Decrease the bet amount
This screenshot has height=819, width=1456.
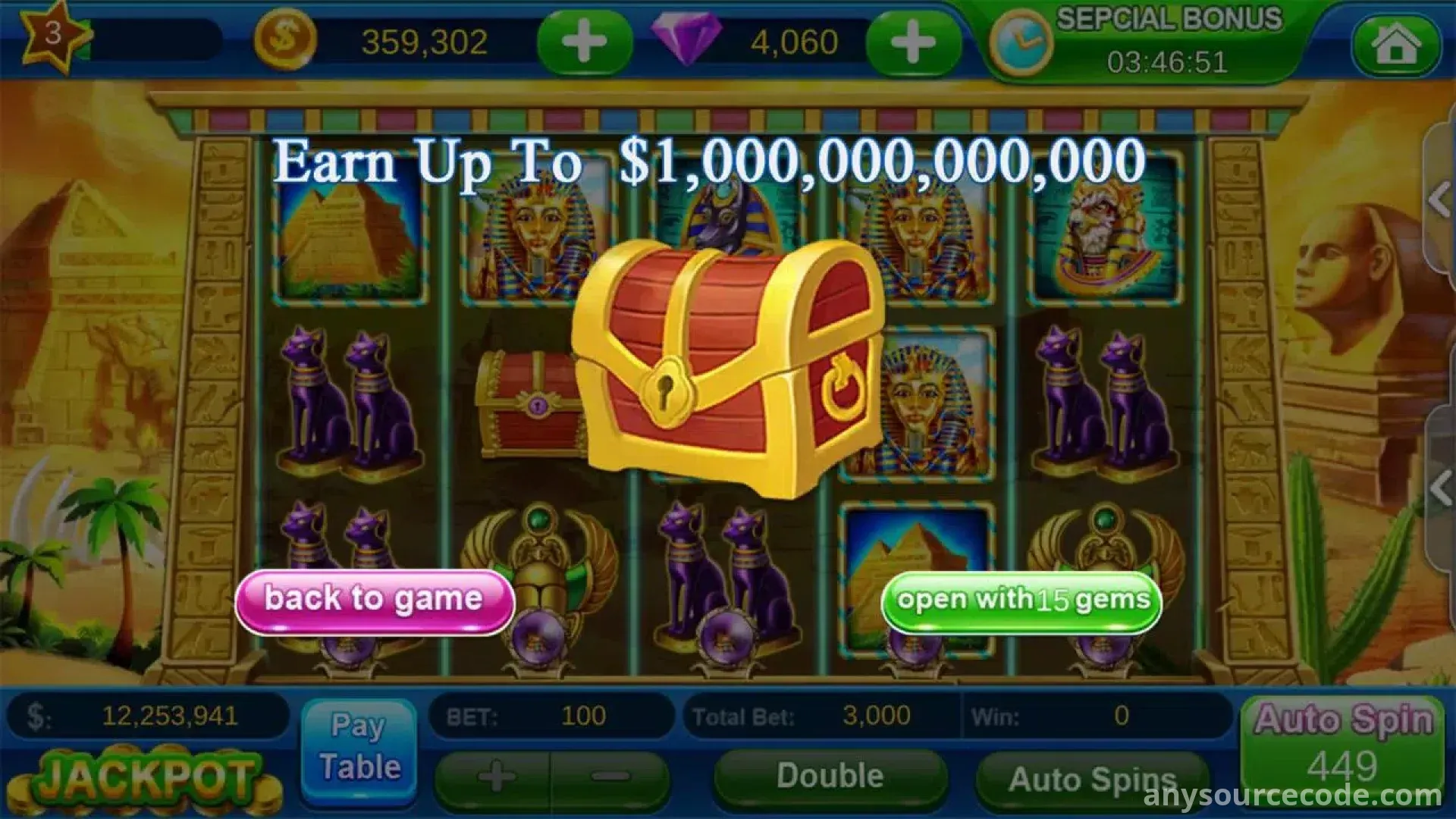click(610, 777)
